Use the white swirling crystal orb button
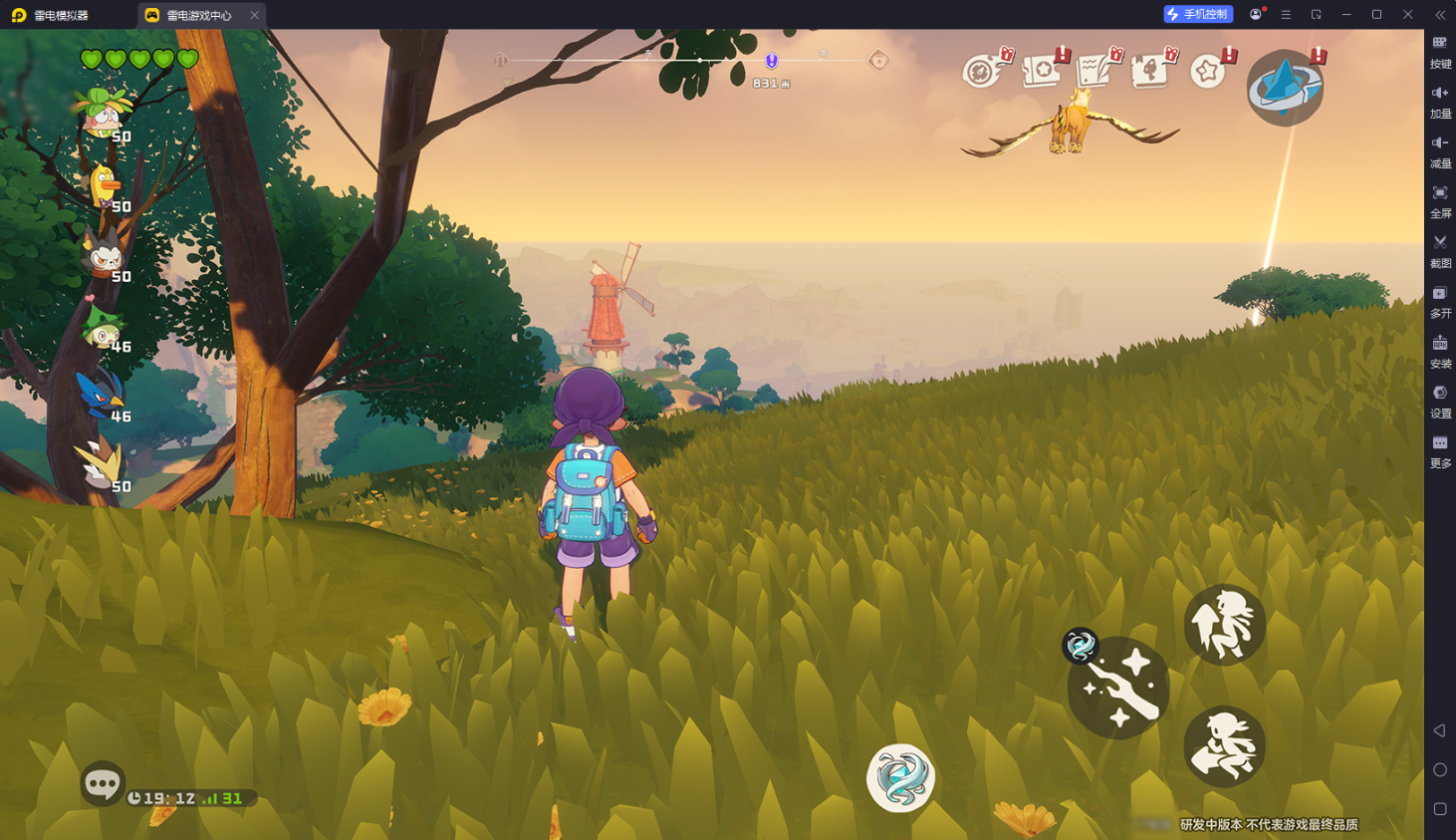Screen dimensions: 1456x840 point(900,778)
